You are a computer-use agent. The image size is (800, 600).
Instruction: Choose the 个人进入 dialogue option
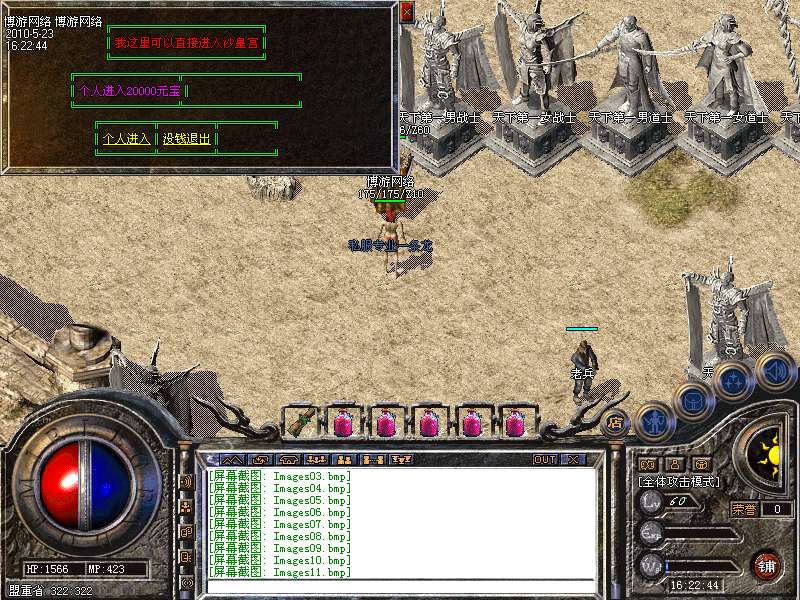[x=126, y=139]
